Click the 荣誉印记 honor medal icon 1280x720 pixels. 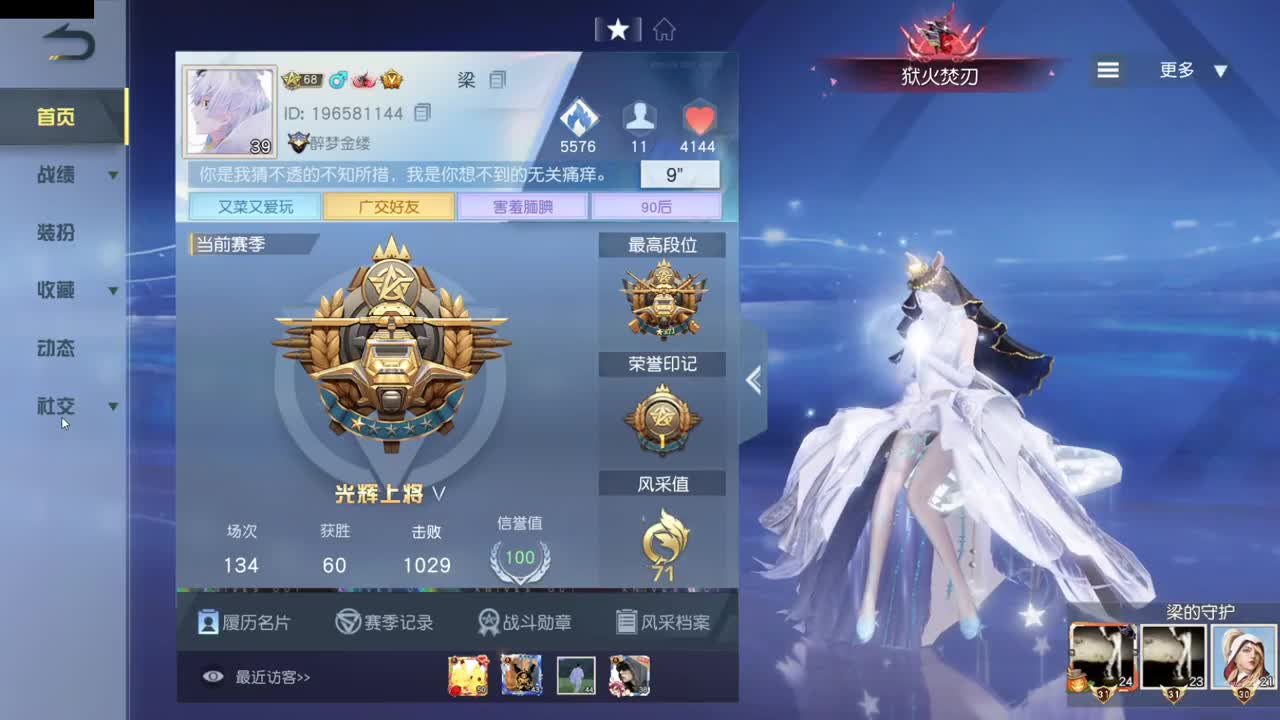662,420
